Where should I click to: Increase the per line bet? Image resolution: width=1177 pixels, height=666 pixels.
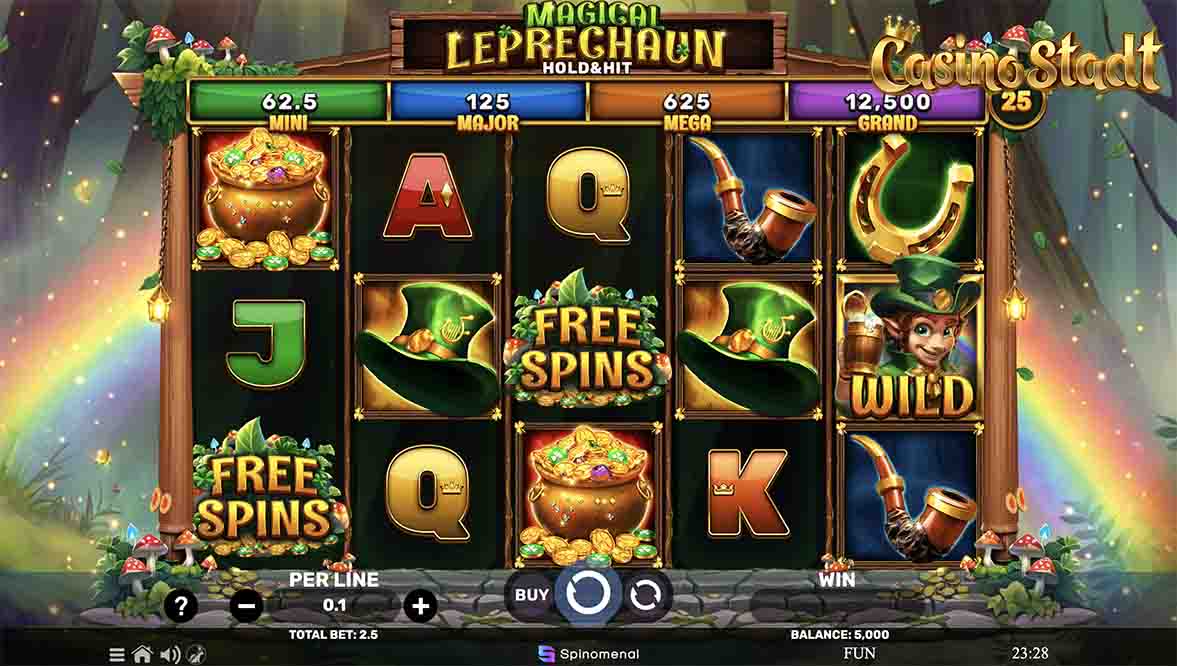[421, 605]
